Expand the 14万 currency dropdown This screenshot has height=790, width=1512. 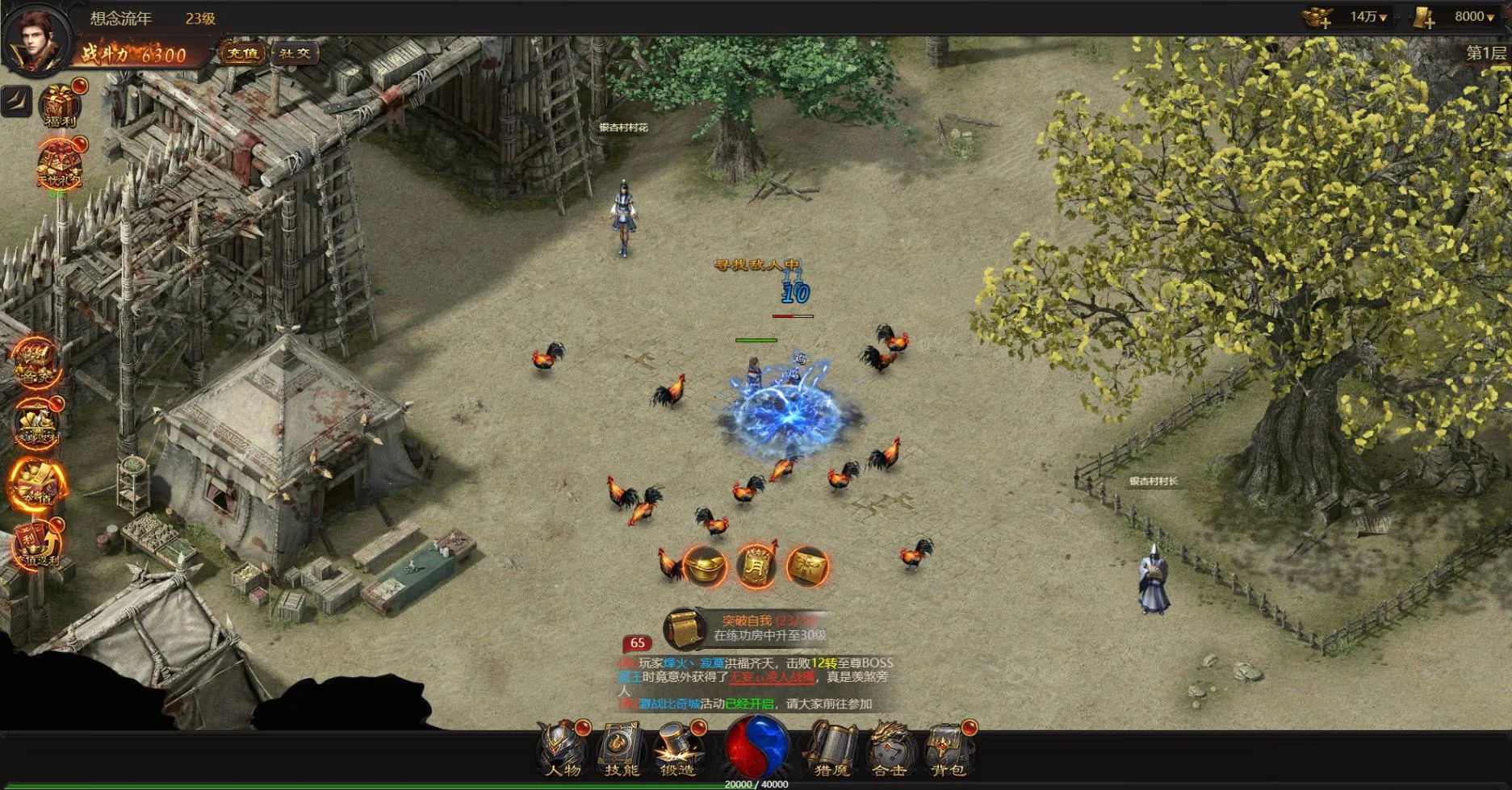coord(1369,17)
